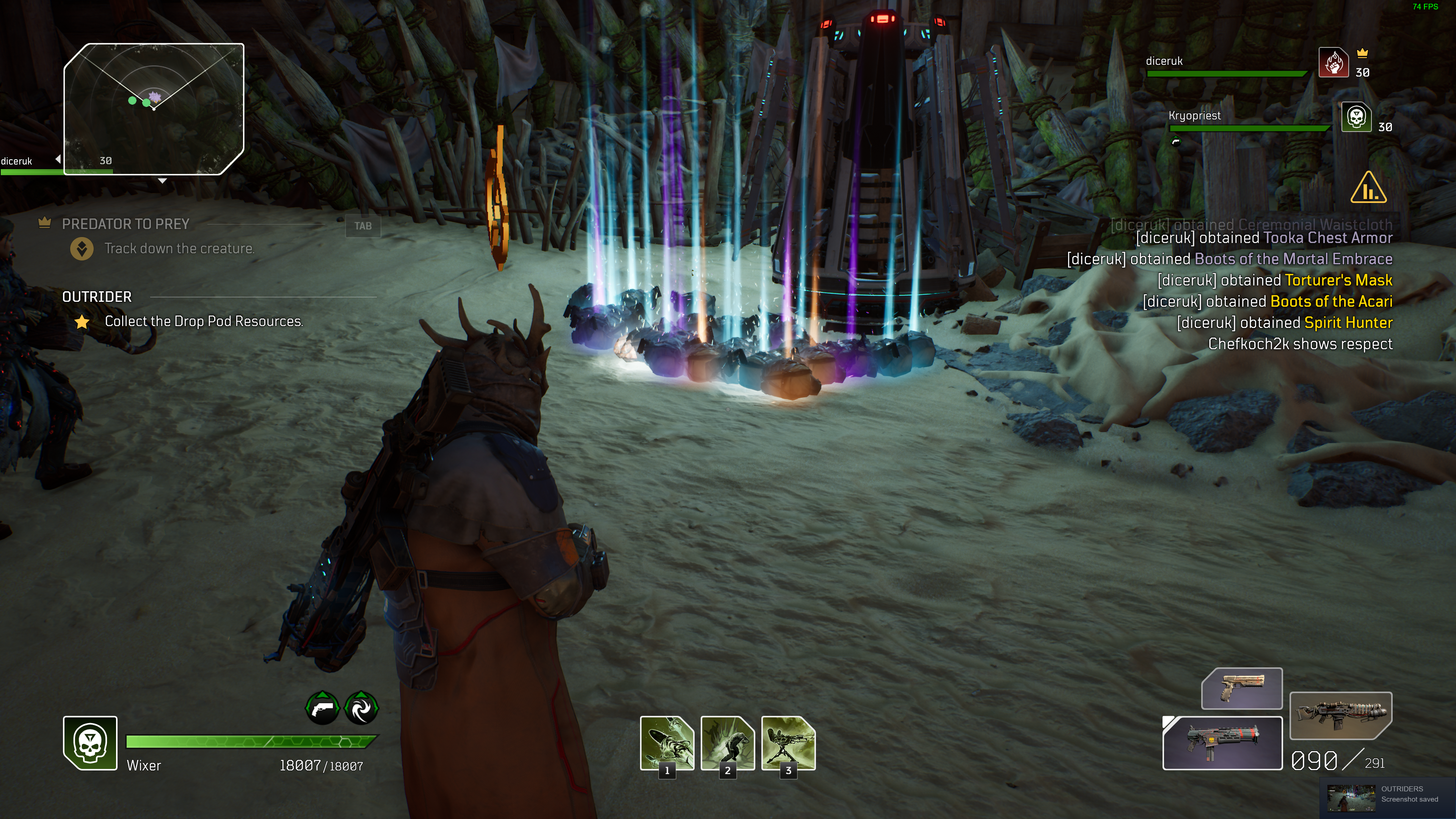
Task: Activate the first skill in slot 1
Action: point(667,743)
